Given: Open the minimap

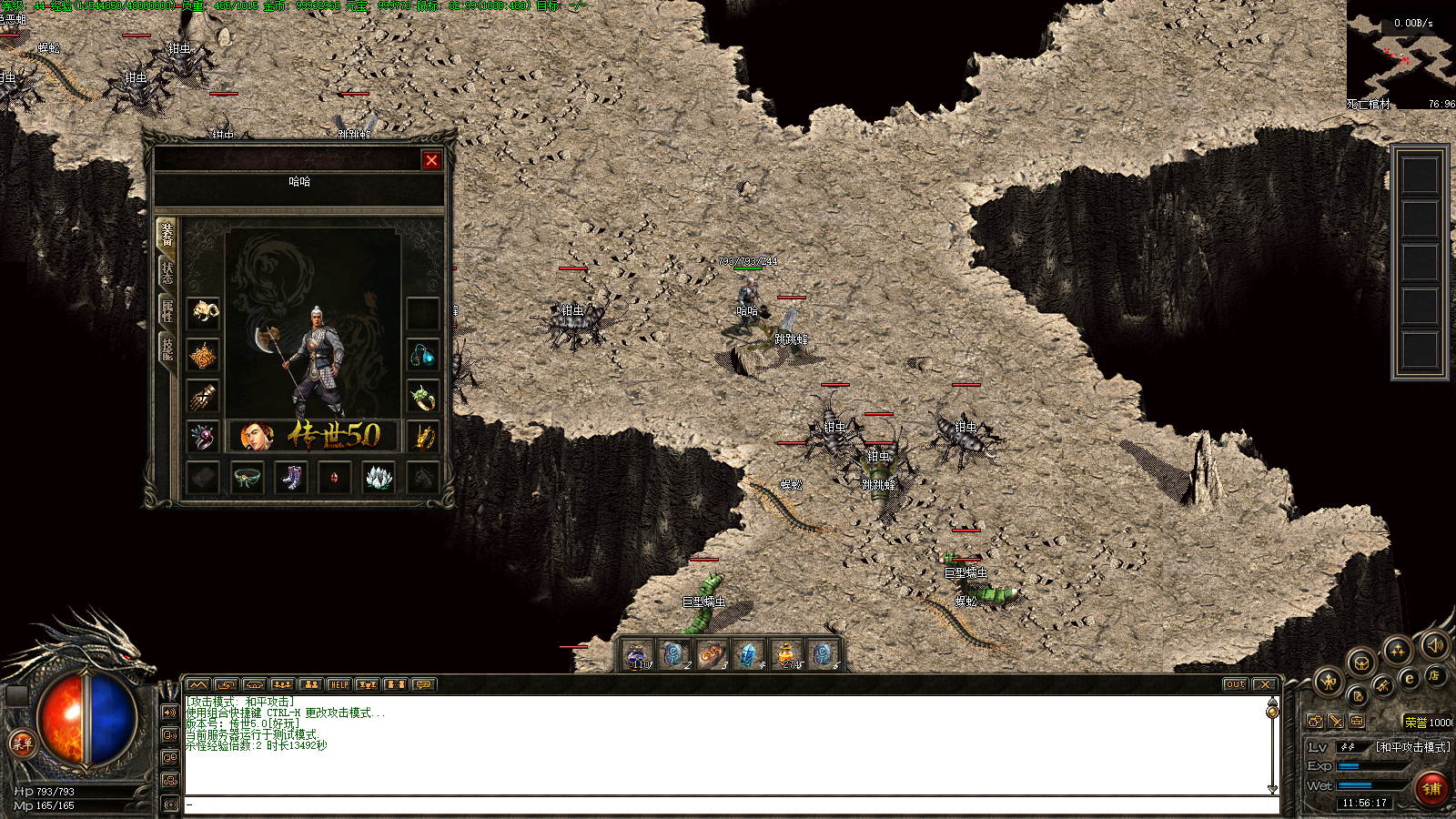Looking at the screenshot, I should (x=1401, y=55).
